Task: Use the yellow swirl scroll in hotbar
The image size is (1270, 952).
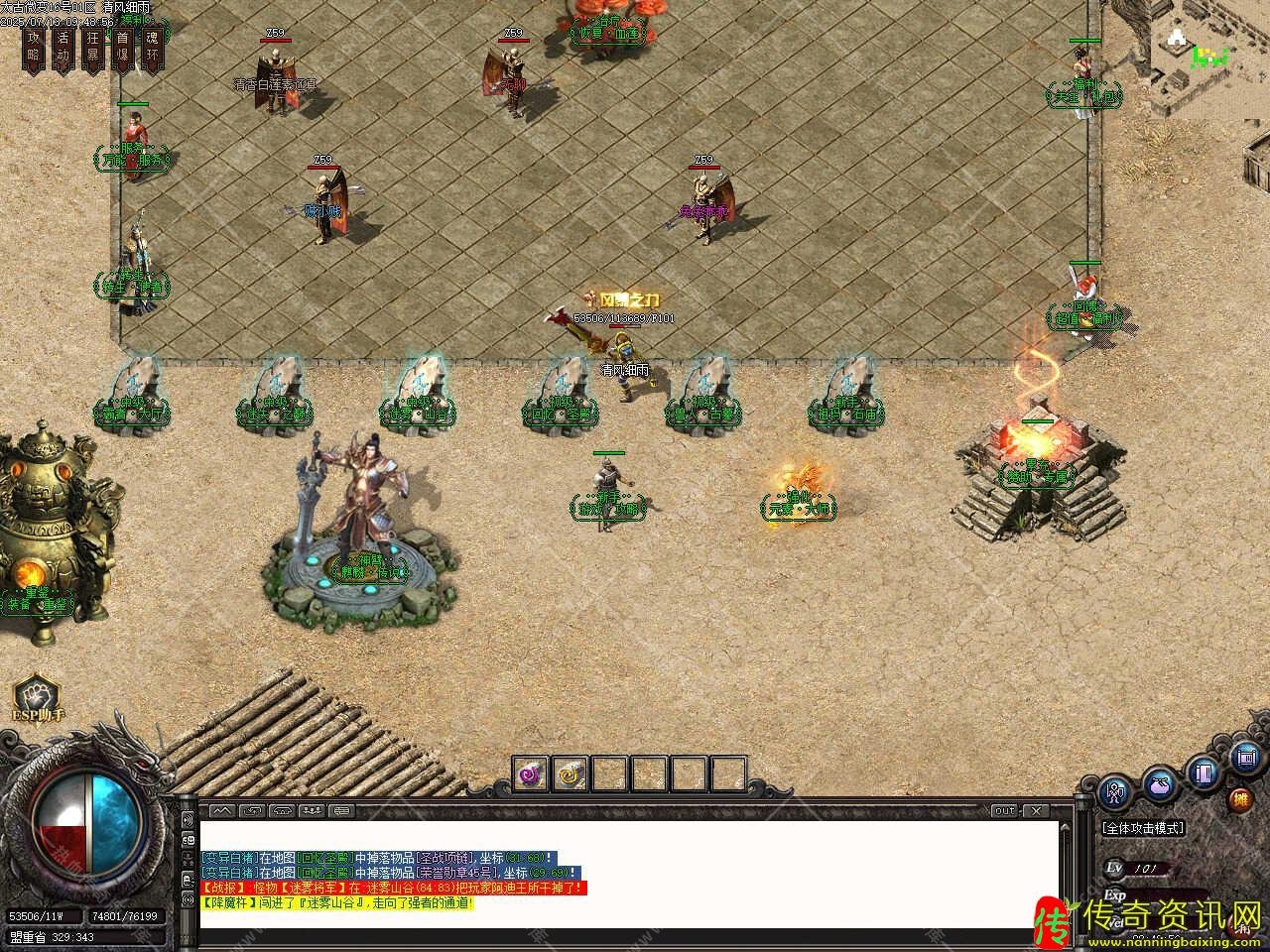Action: 570,773
